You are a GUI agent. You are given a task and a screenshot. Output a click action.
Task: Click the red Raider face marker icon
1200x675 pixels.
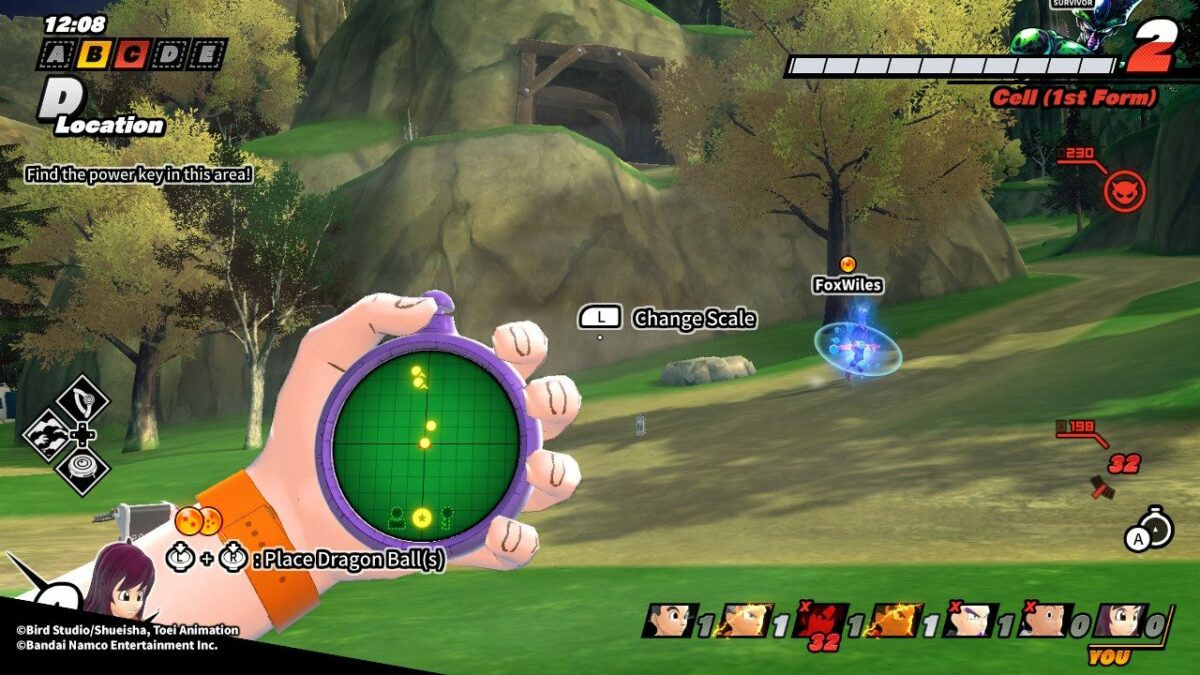tap(1125, 190)
